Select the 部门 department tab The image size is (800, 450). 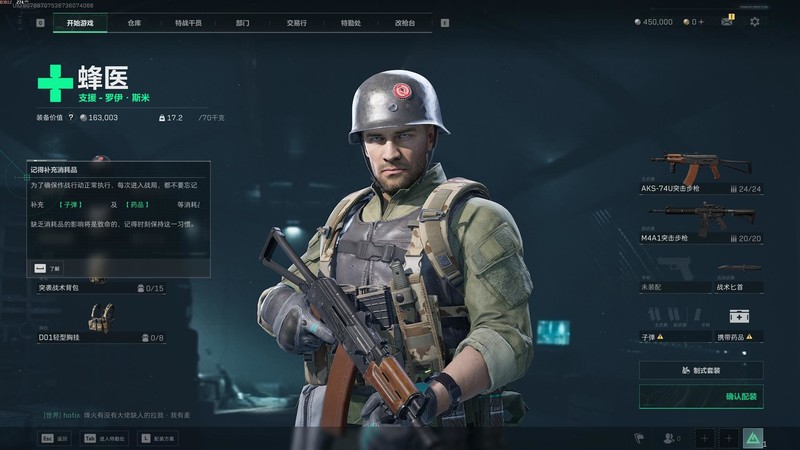[243, 21]
